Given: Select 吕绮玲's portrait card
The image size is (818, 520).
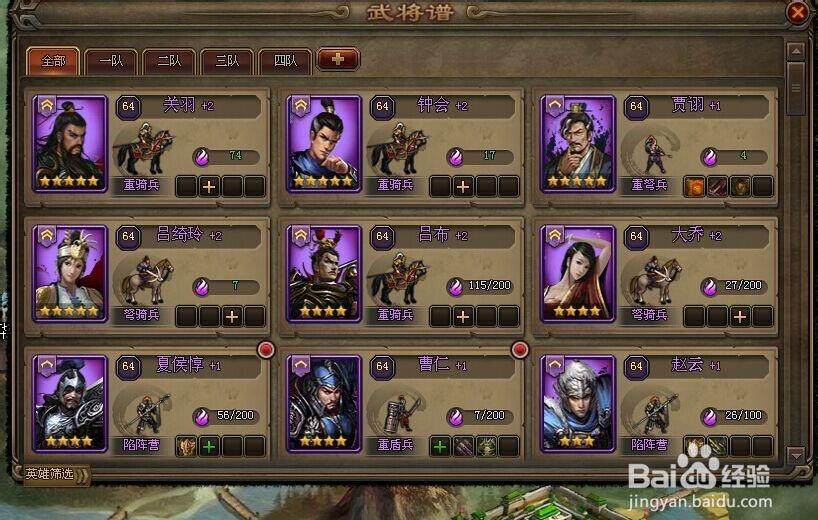Looking at the screenshot, I should tap(70, 273).
